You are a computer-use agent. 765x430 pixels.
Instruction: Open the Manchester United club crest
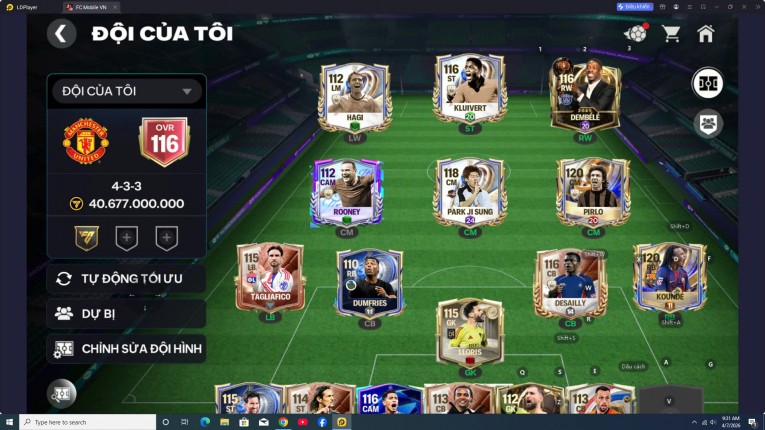(86, 143)
